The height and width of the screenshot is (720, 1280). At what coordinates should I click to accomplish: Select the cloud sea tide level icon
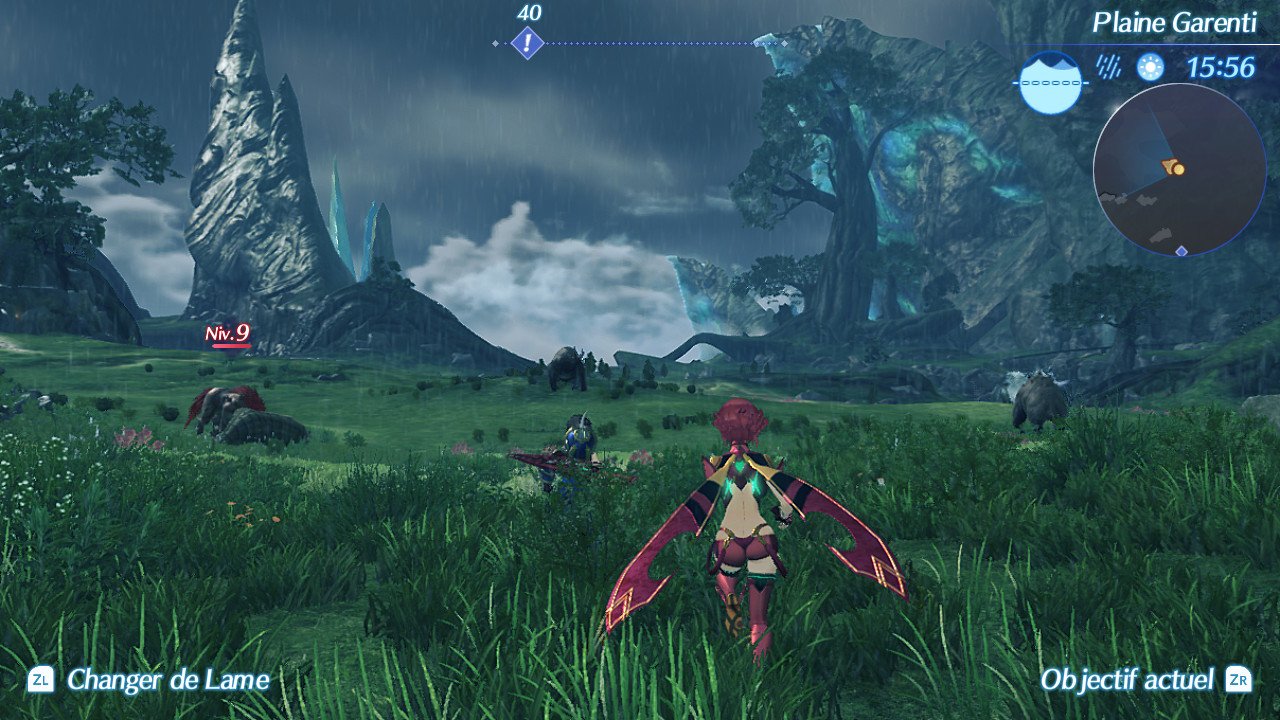click(x=1049, y=82)
